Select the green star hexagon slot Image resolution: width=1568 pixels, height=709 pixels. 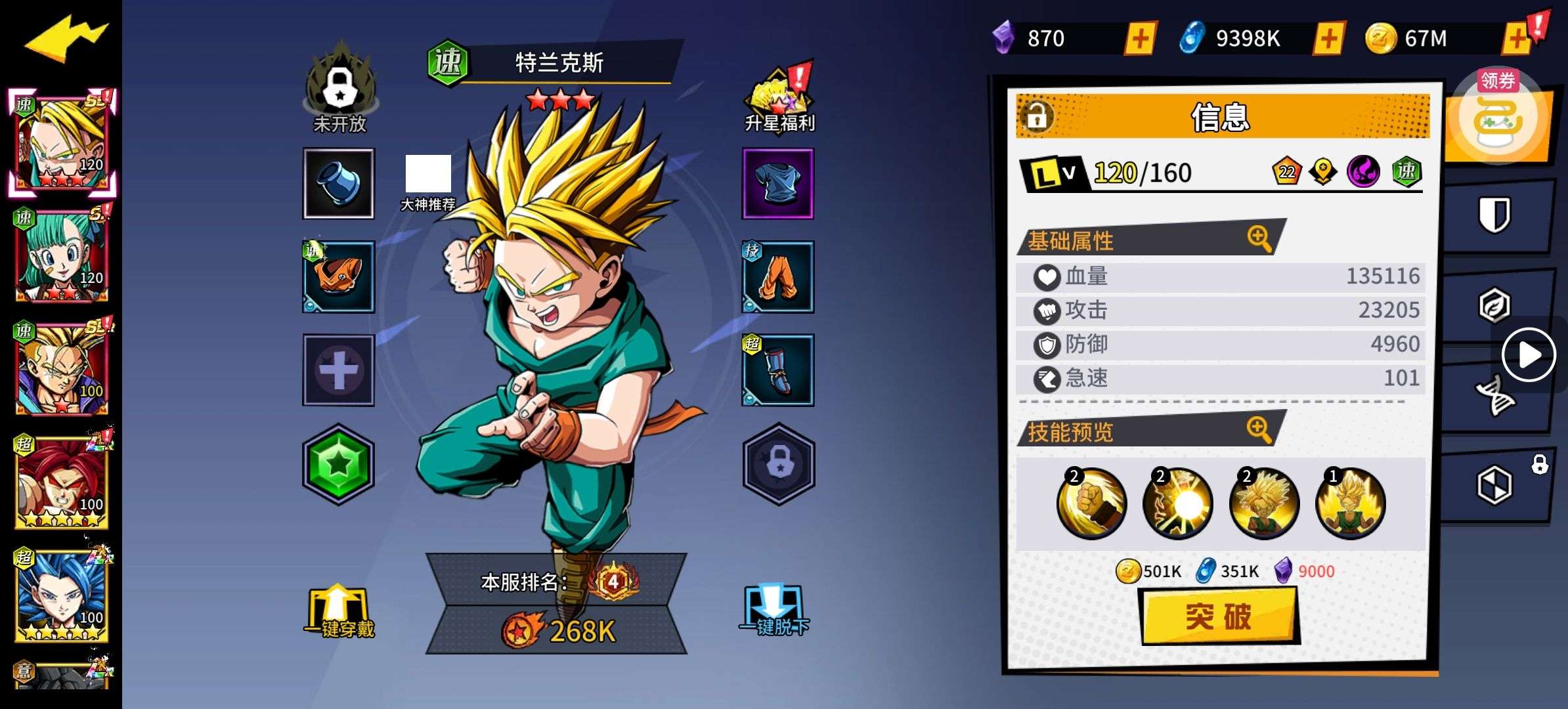[338, 464]
